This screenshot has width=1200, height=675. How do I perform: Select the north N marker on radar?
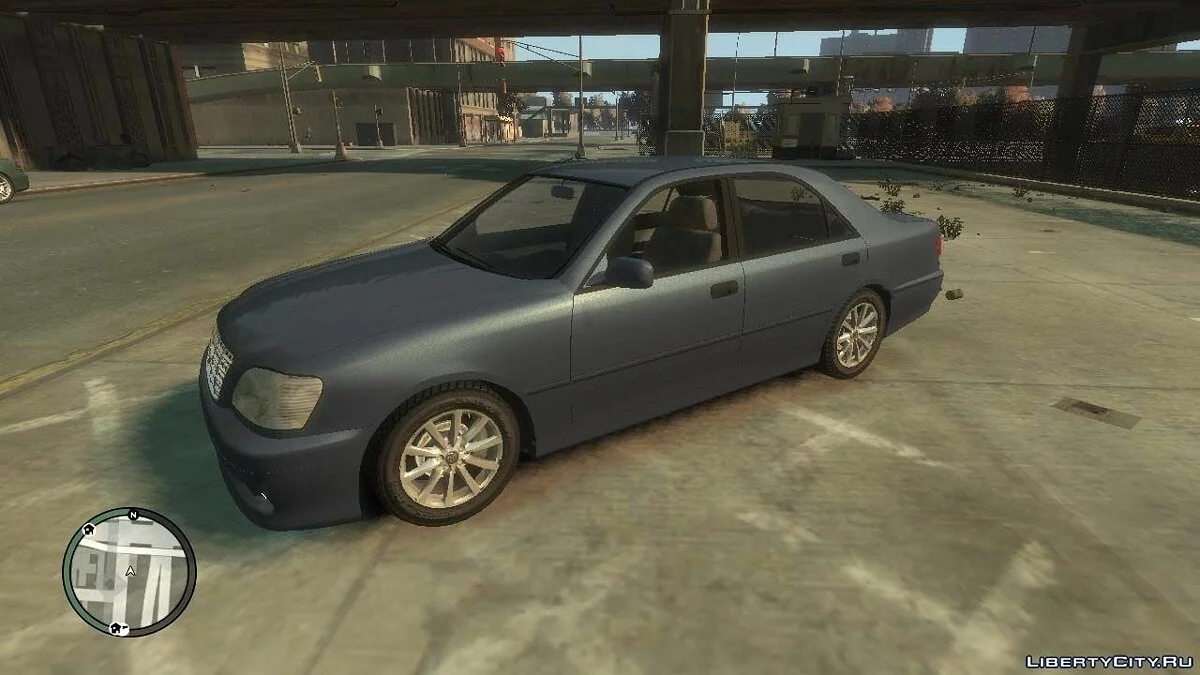(131, 514)
